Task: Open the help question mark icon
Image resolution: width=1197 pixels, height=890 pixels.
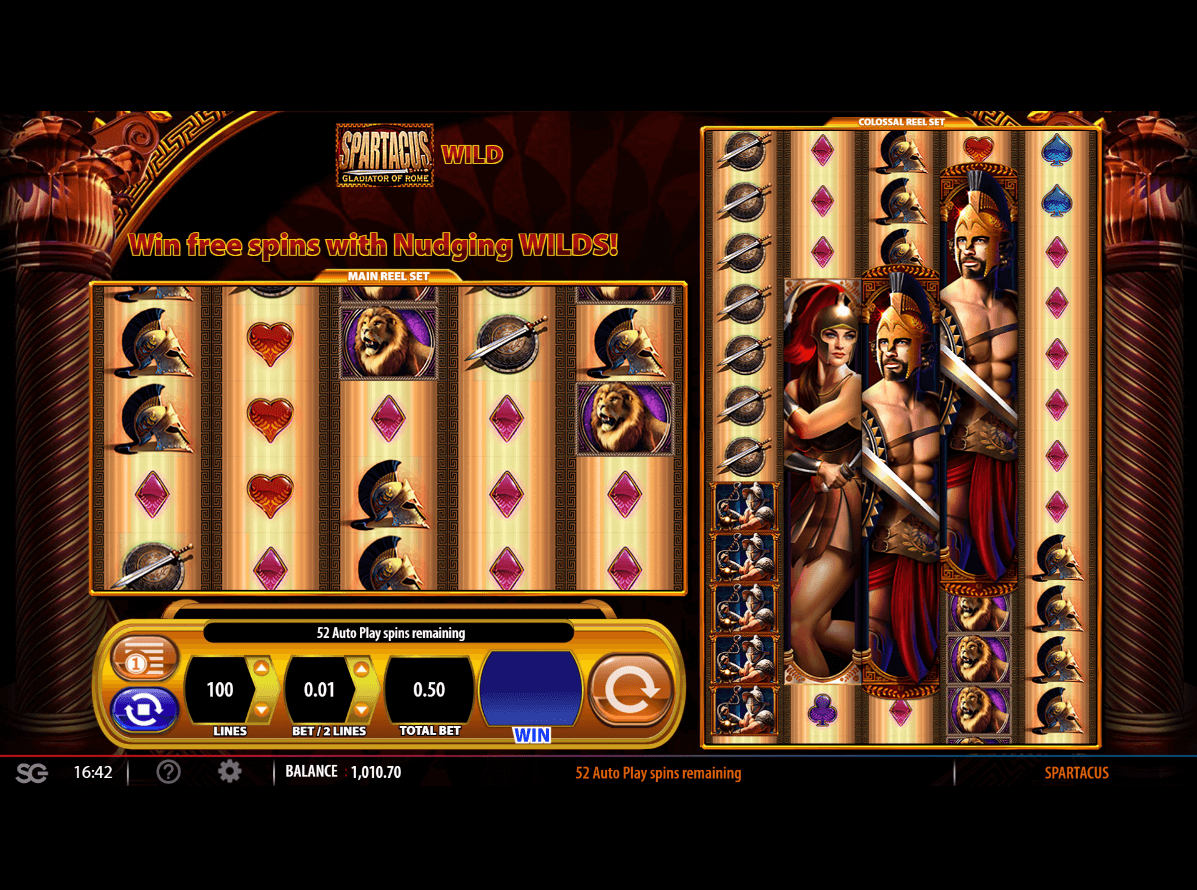Action: coord(168,772)
